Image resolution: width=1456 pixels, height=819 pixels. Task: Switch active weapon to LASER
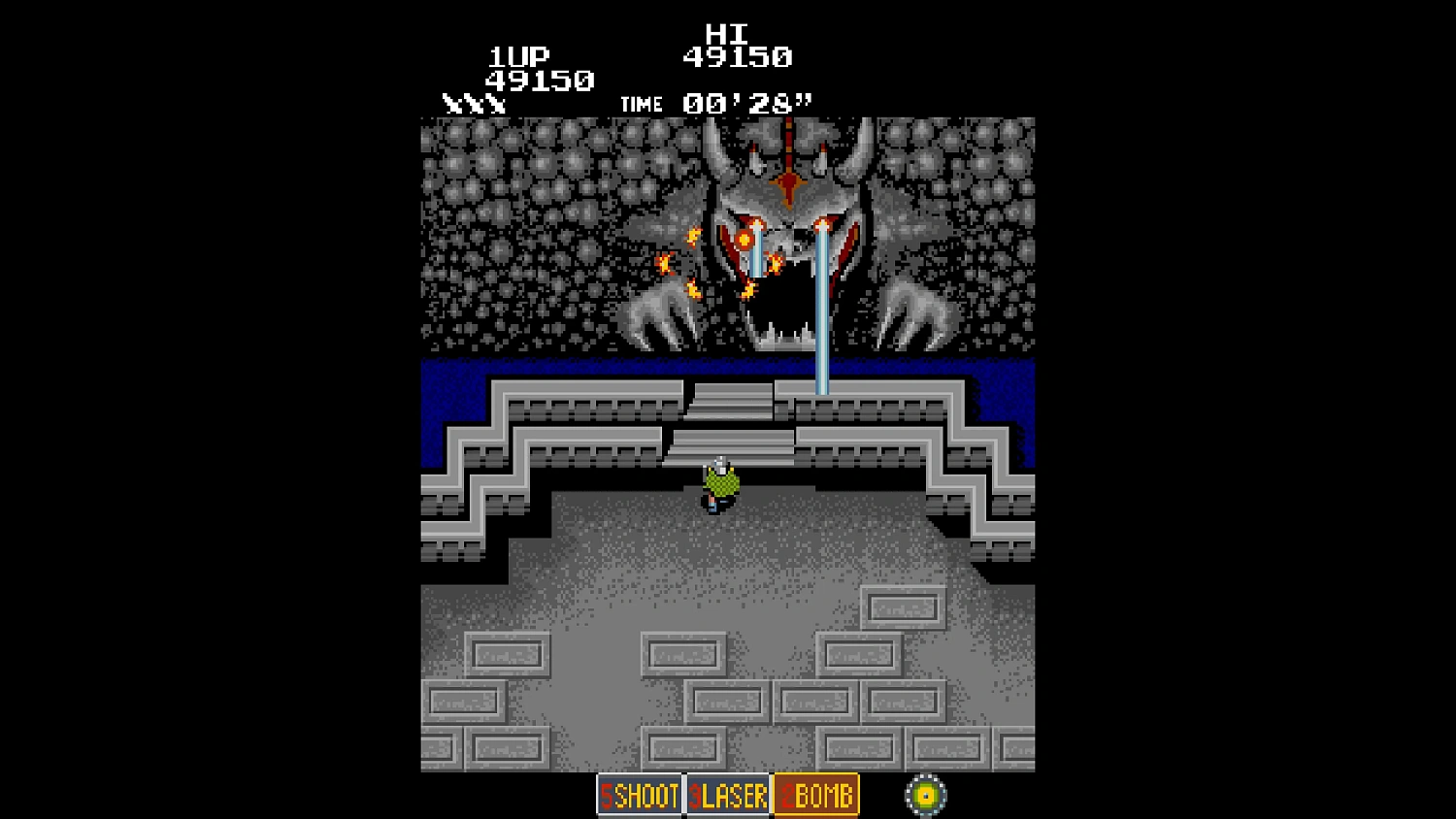click(x=727, y=796)
